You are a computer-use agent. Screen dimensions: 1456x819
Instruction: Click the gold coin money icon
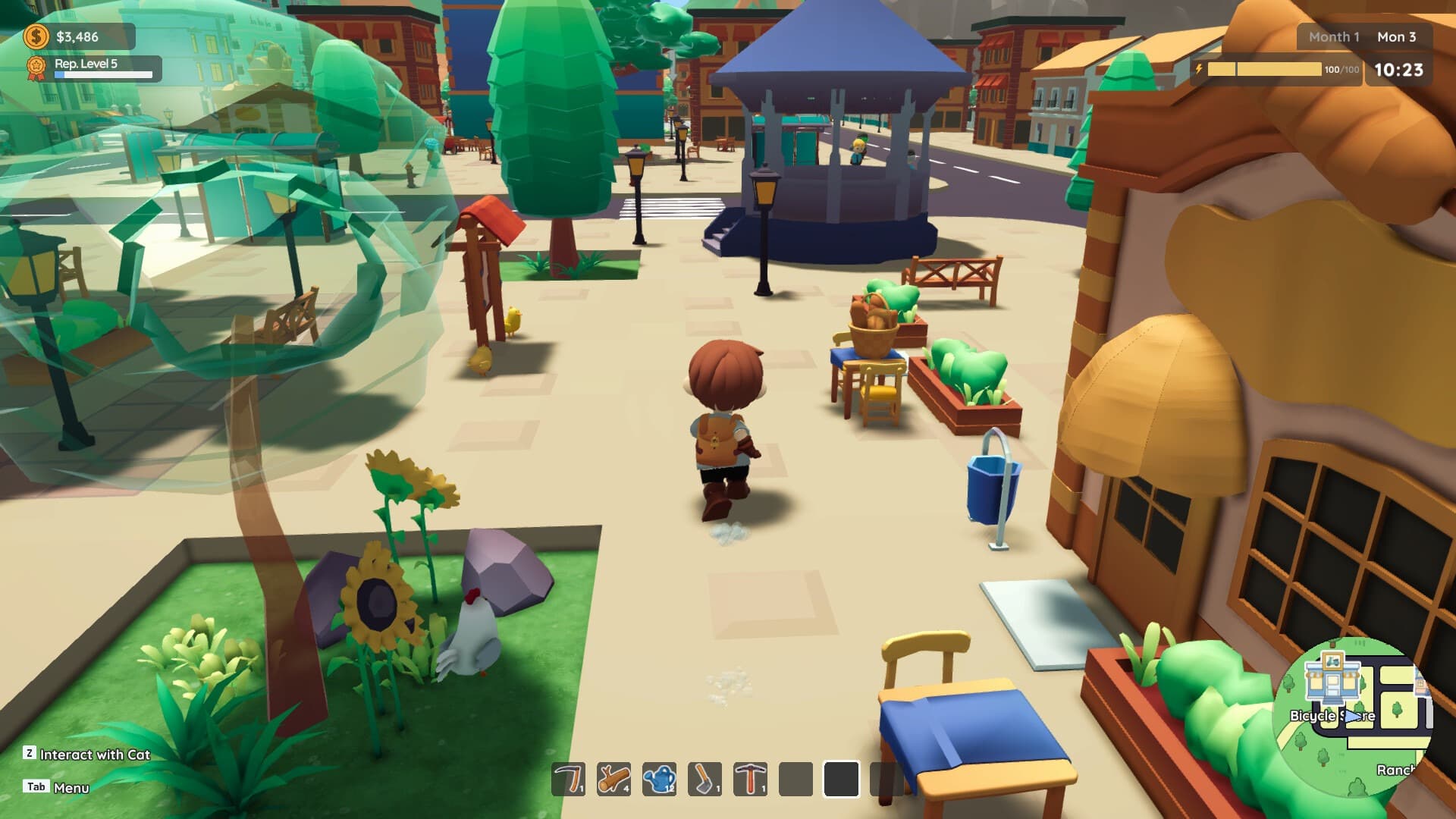point(36,36)
